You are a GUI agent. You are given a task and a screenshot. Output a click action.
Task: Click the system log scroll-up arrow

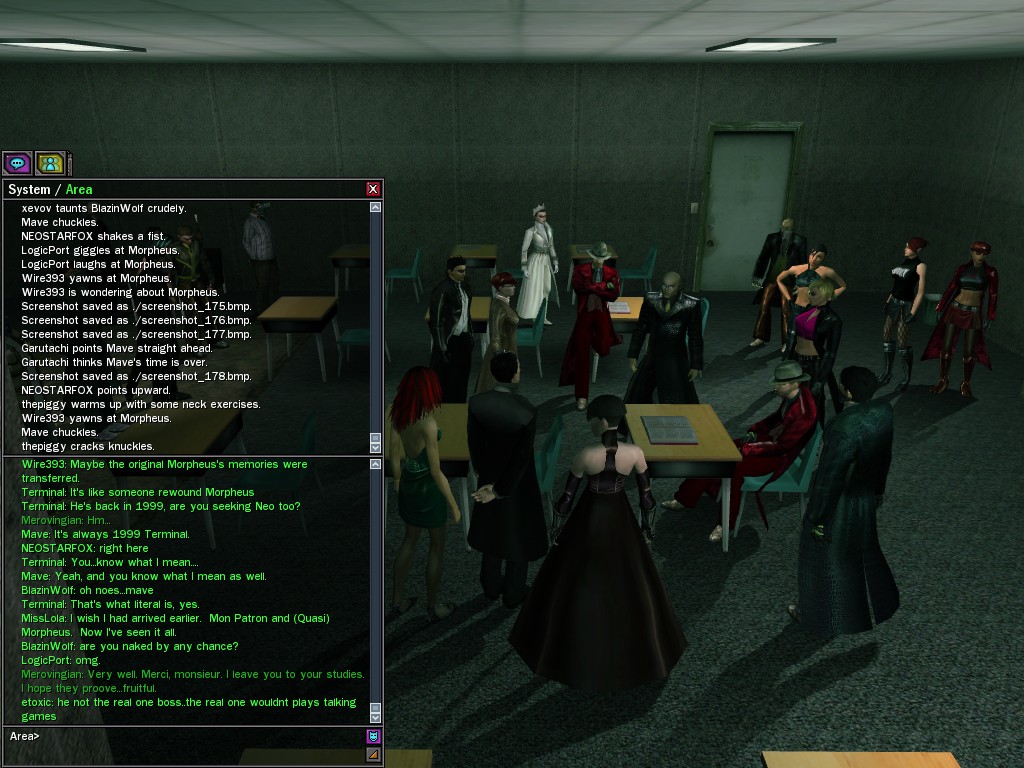click(x=375, y=207)
